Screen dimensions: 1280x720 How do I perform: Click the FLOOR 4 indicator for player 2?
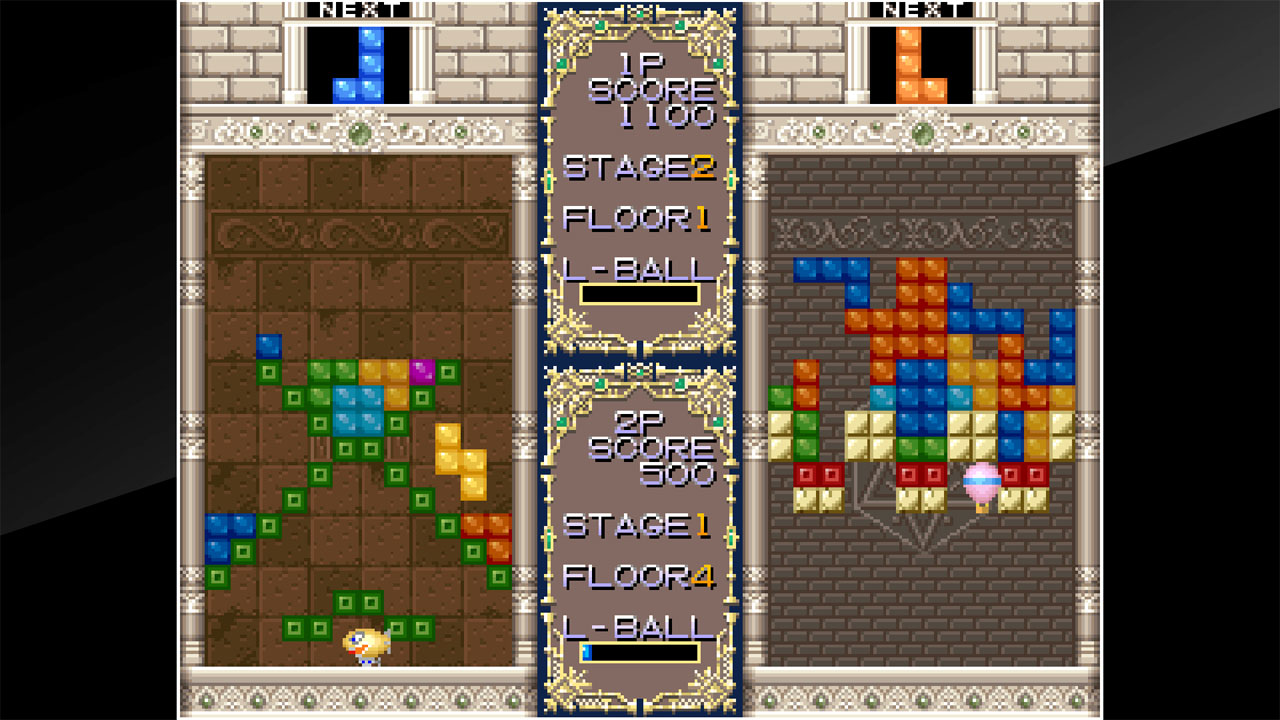pyautogui.click(x=640, y=578)
